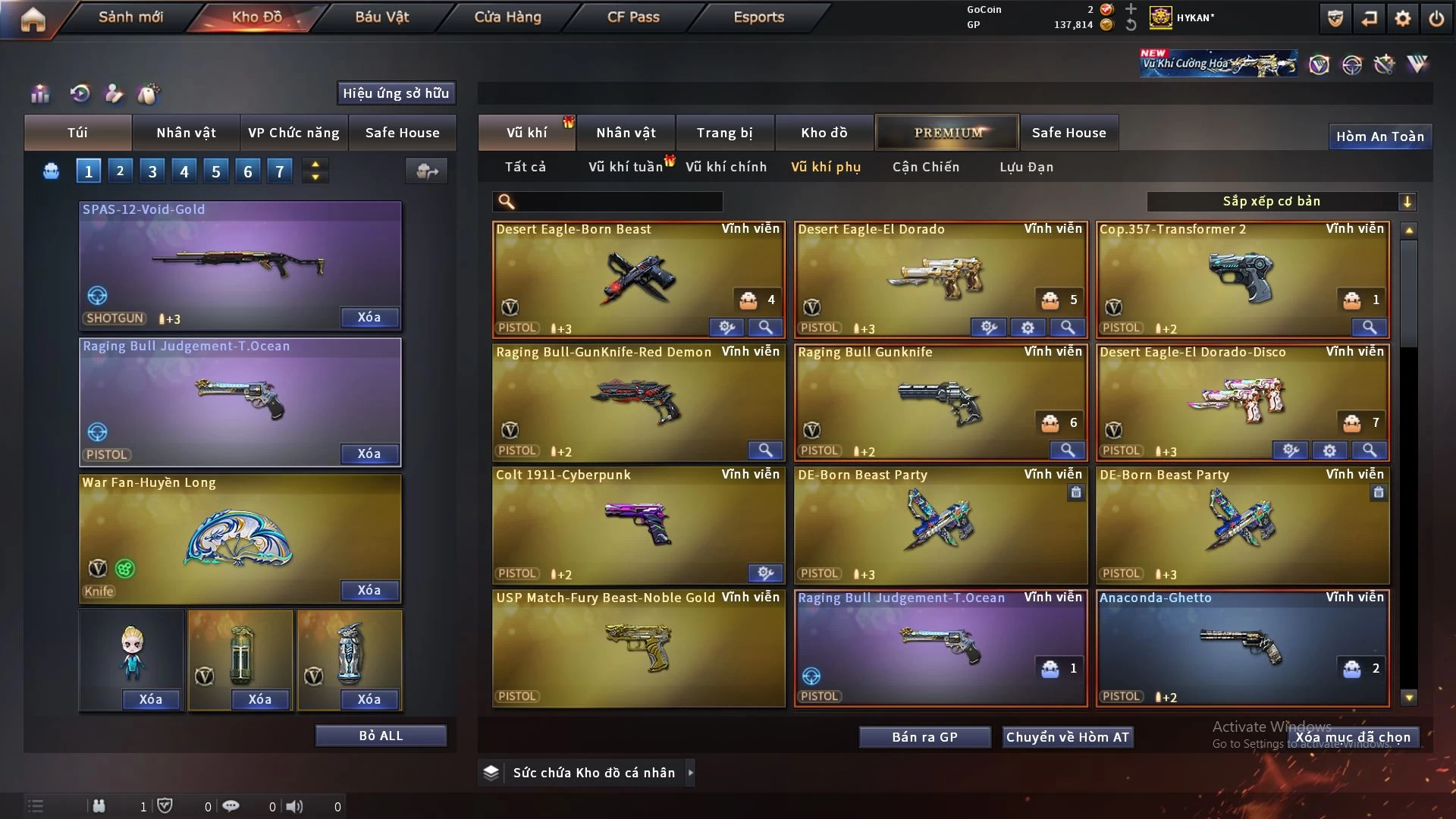Viewport: 1456px width, 819px height.
Task: Choose the Colt 1911-Cyberpunk pistol
Action: 638,525
